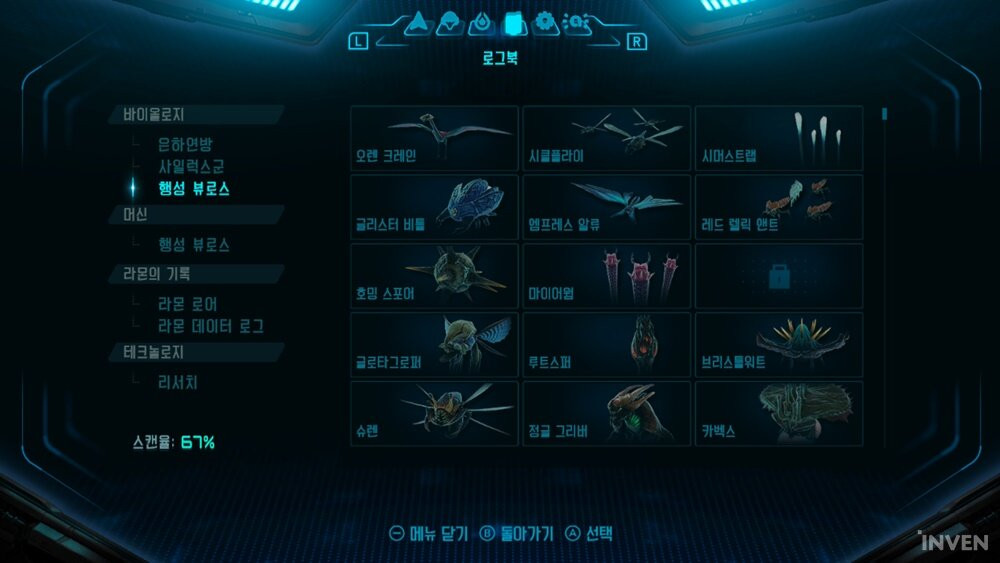
Task: Select the 엠프레스 알류 creature tile
Action: click(x=606, y=207)
